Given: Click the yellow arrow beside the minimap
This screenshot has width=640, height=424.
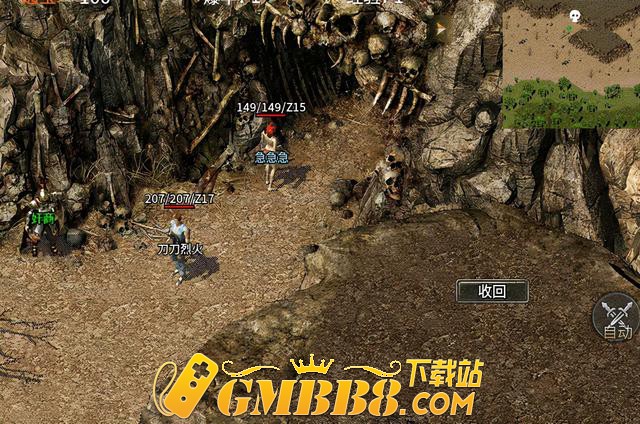Looking at the screenshot, I should click(440, 30).
